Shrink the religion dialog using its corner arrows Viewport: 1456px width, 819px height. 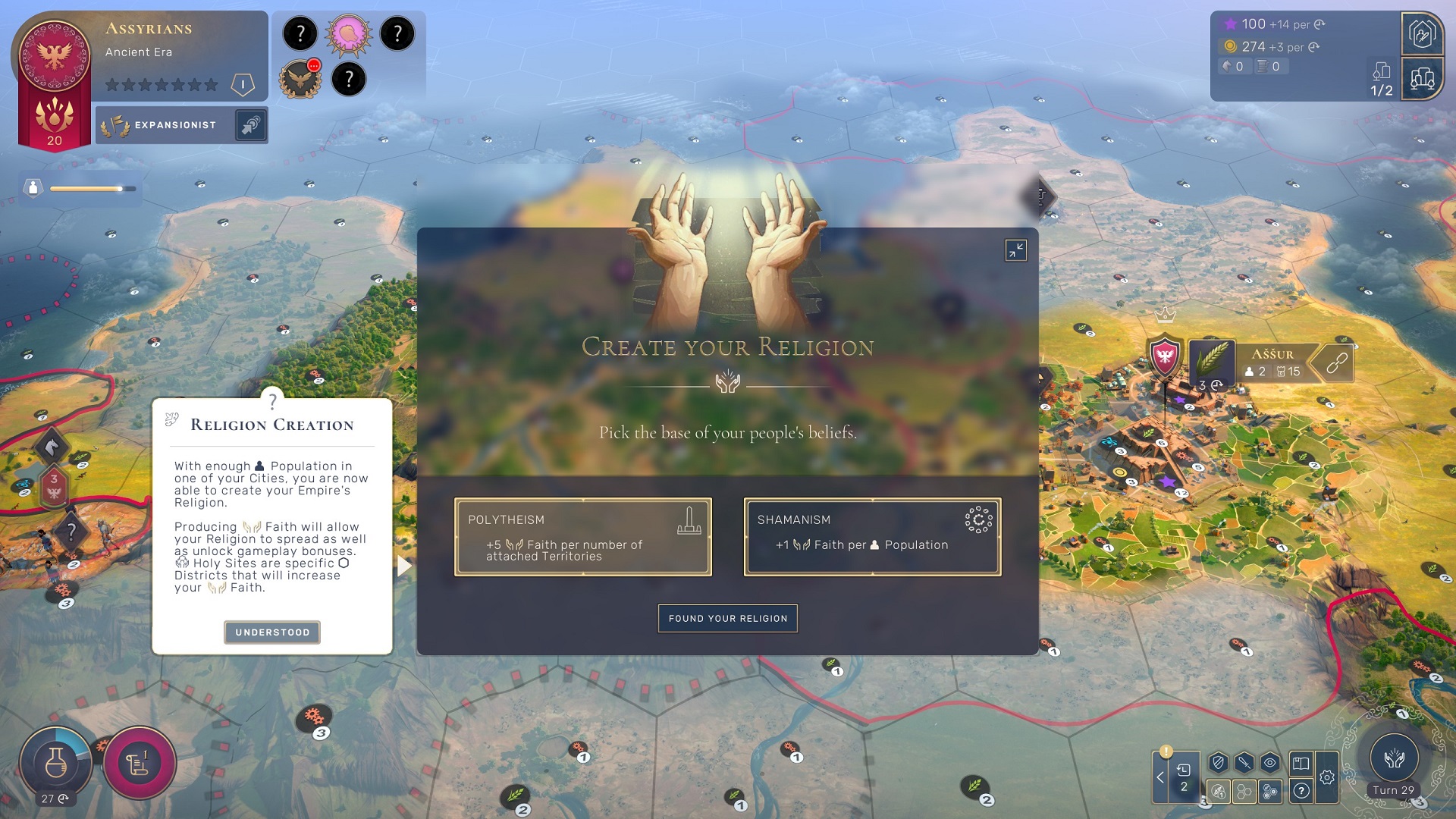click(x=1016, y=250)
